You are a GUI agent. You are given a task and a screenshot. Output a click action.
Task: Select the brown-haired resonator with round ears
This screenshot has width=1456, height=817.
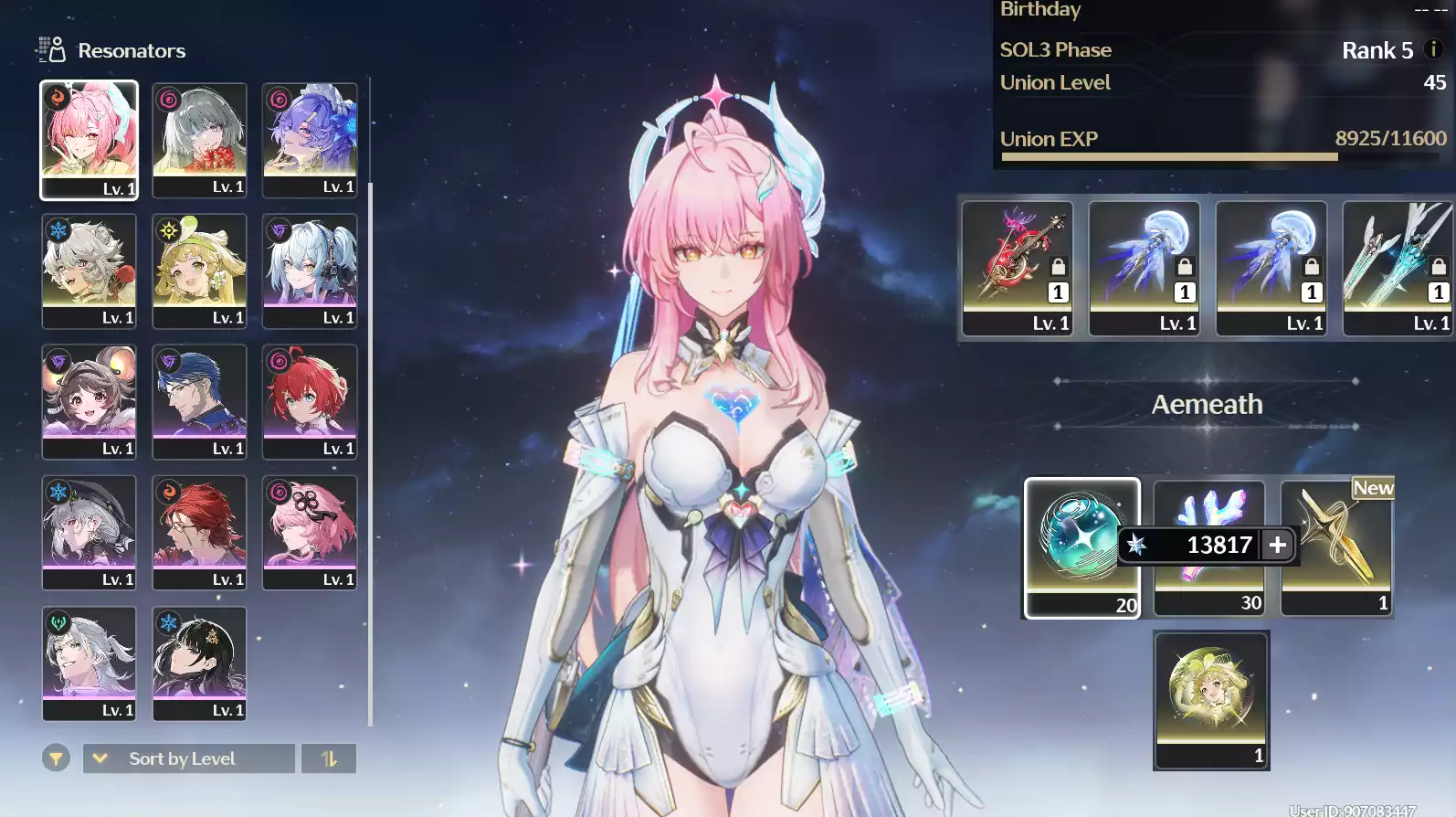(89, 401)
